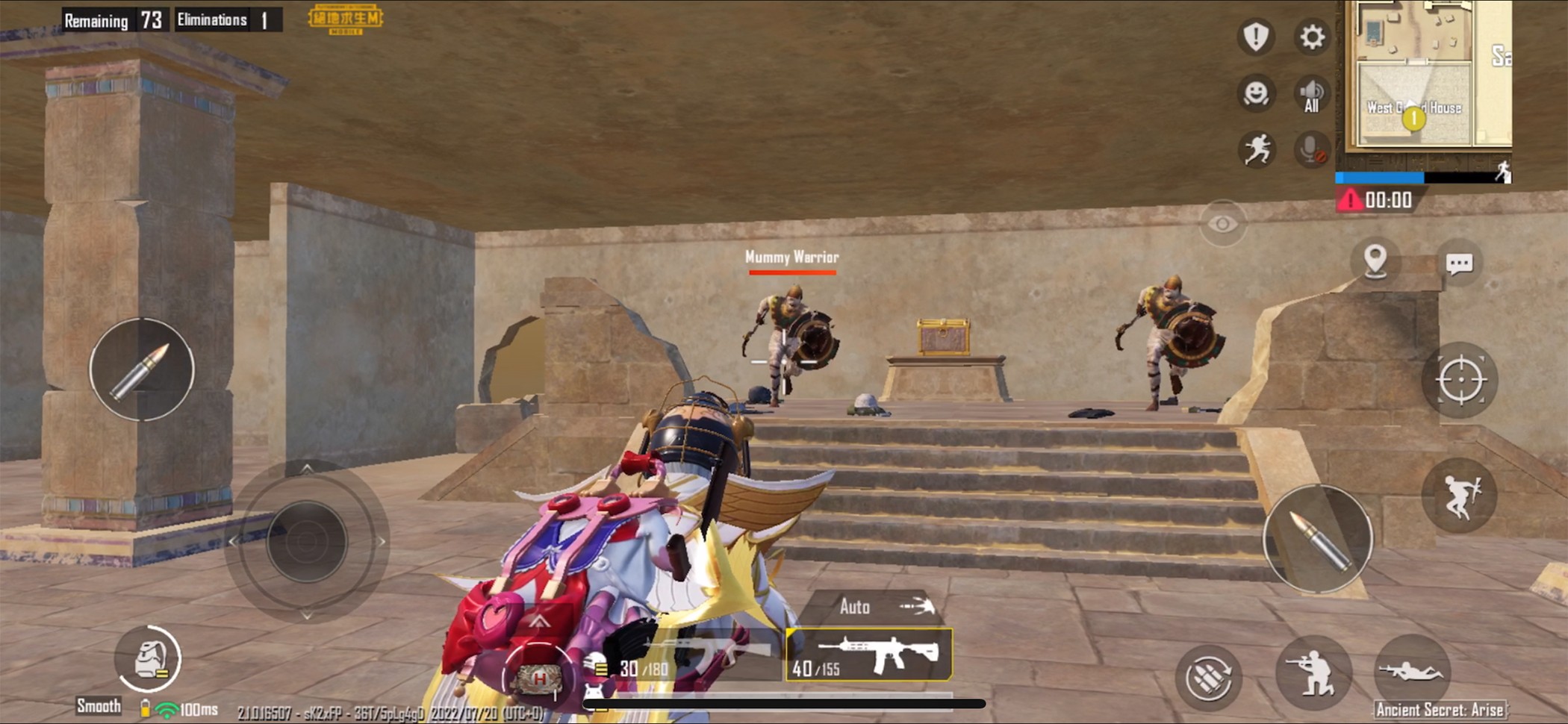Open the security shield report panel
The width and height of the screenshot is (1568, 724).
[1255, 37]
